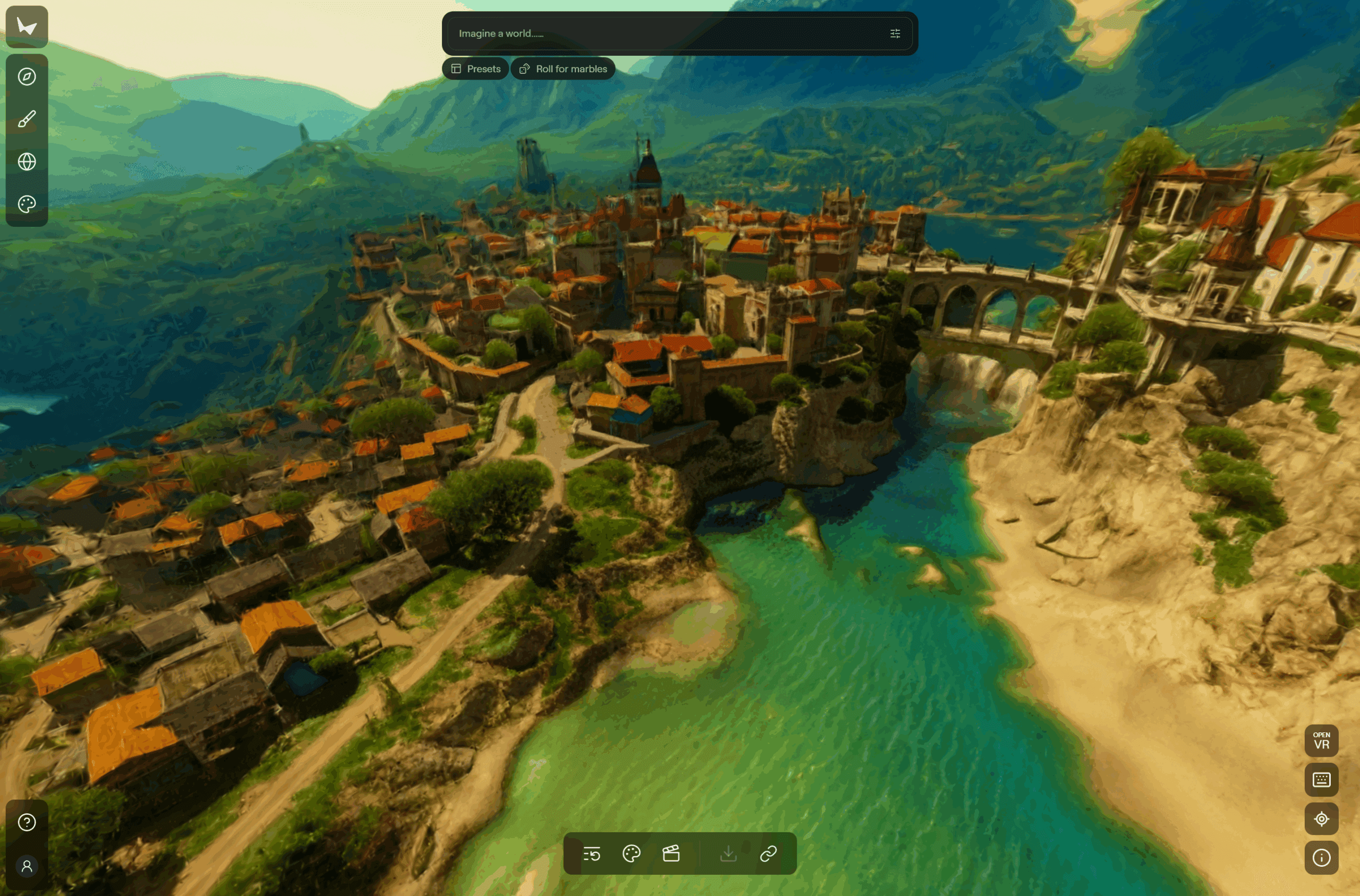1360x896 pixels.
Task: Open the globe icon in the sidebar
Action: click(27, 161)
